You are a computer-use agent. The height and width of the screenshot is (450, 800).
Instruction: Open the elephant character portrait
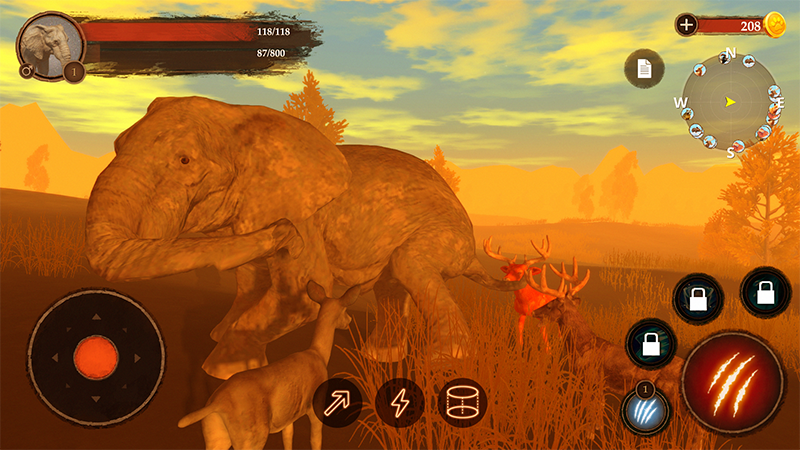click(x=49, y=45)
